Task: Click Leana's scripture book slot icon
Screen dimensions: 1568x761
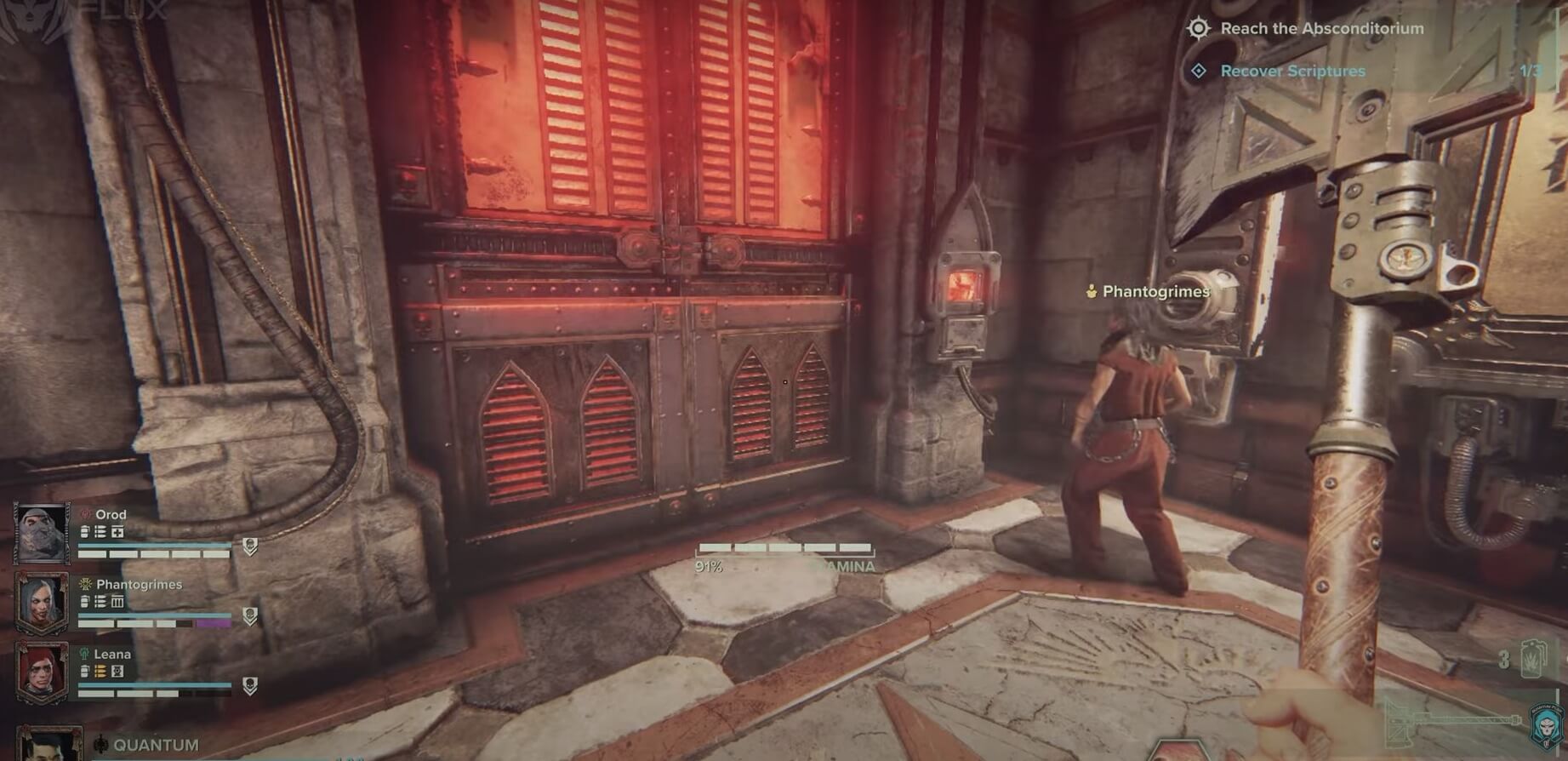Action: (x=117, y=672)
